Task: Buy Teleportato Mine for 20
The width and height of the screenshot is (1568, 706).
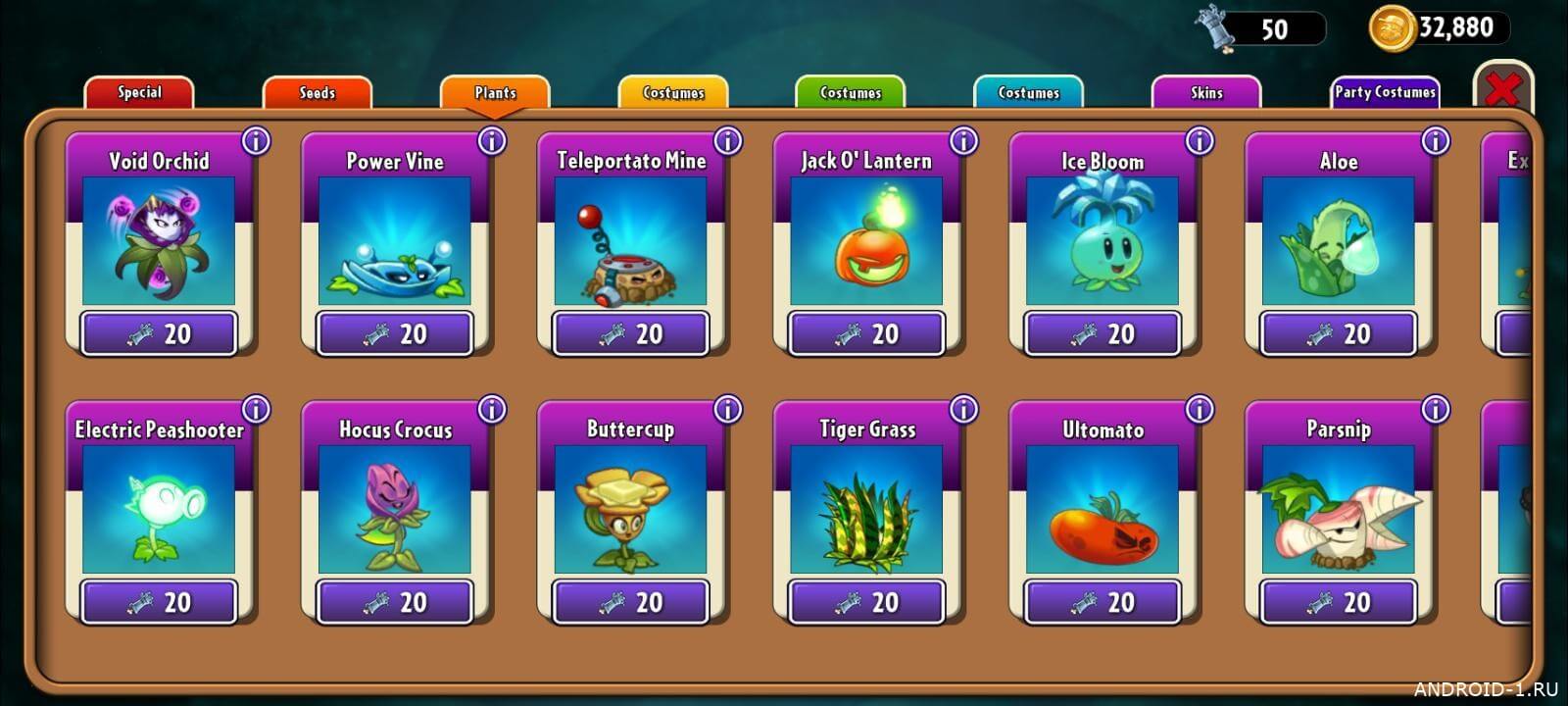Action: (631, 334)
